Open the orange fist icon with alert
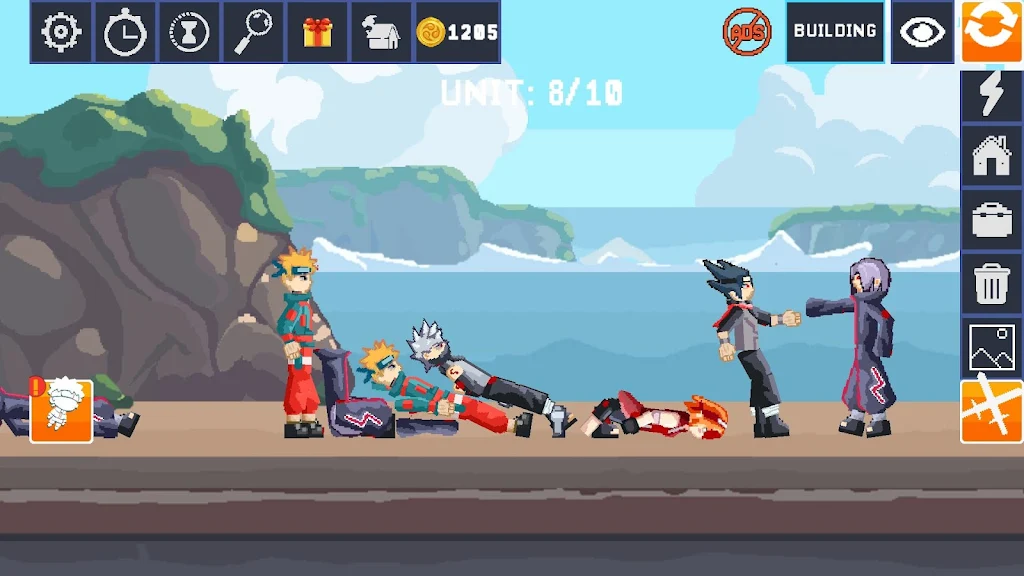 point(61,410)
